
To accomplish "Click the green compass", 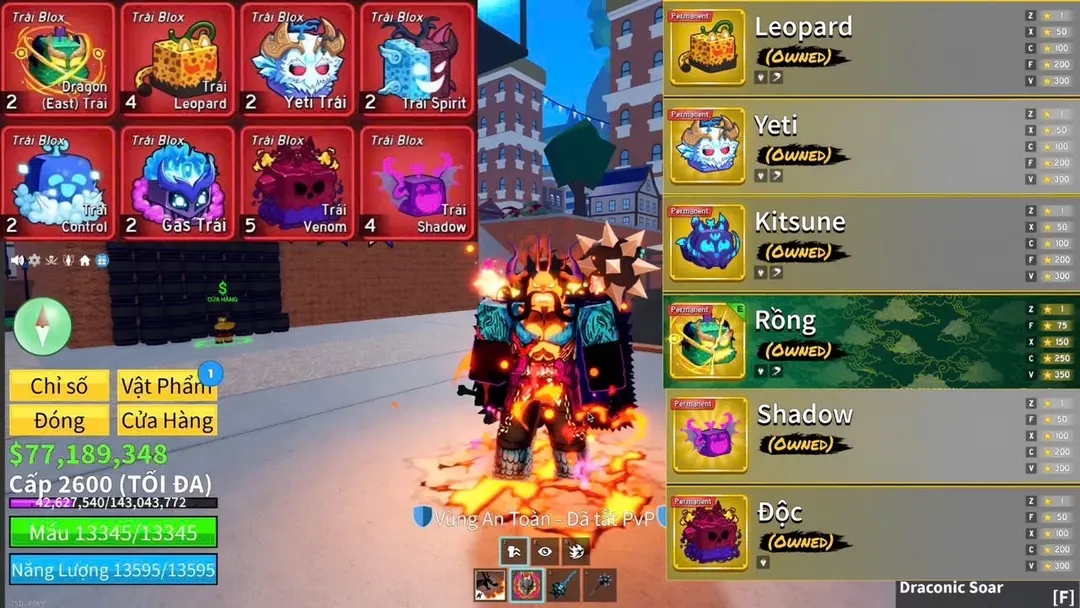I will tap(43, 326).
